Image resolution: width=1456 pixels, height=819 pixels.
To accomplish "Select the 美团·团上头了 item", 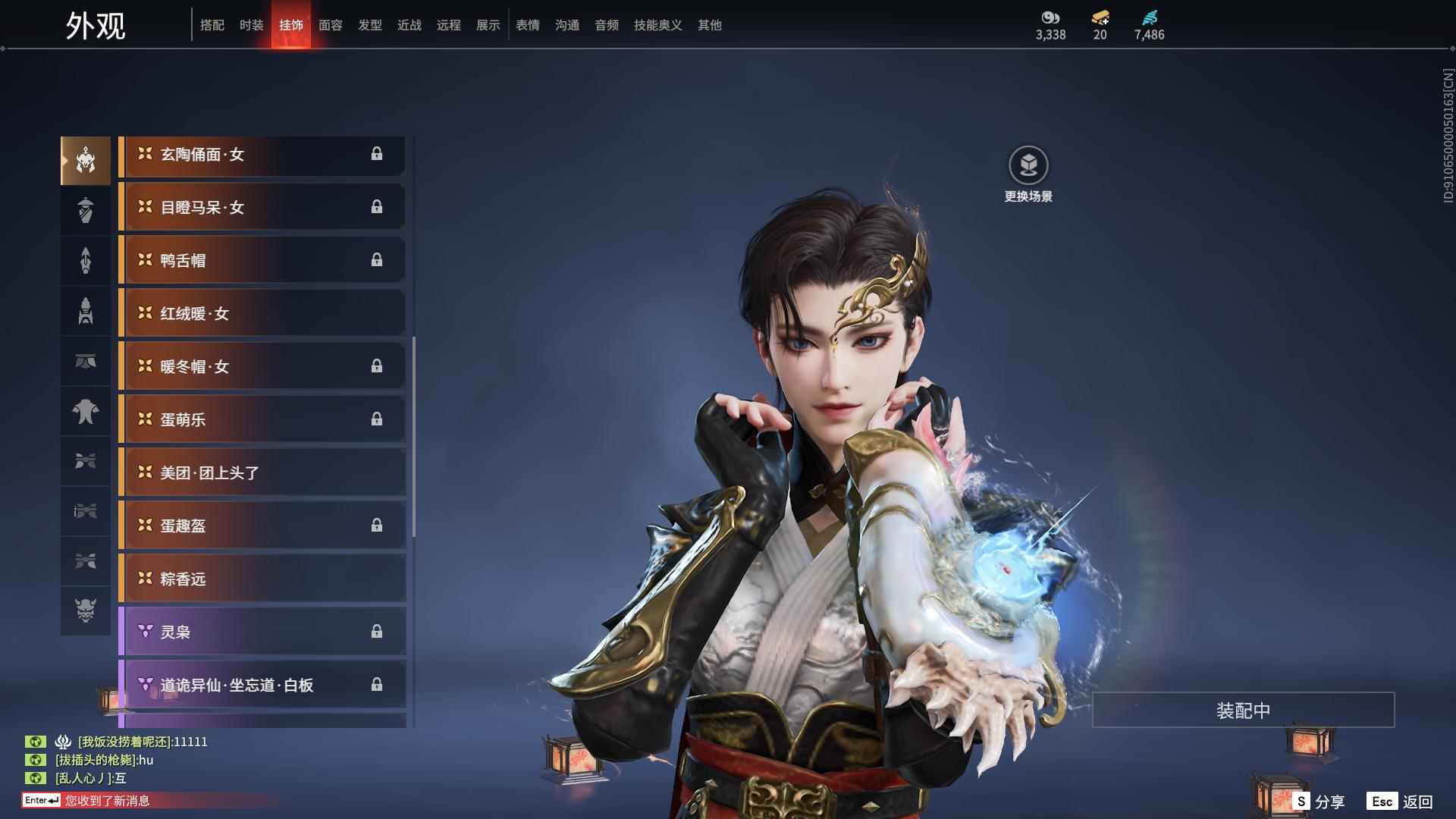I will click(262, 473).
